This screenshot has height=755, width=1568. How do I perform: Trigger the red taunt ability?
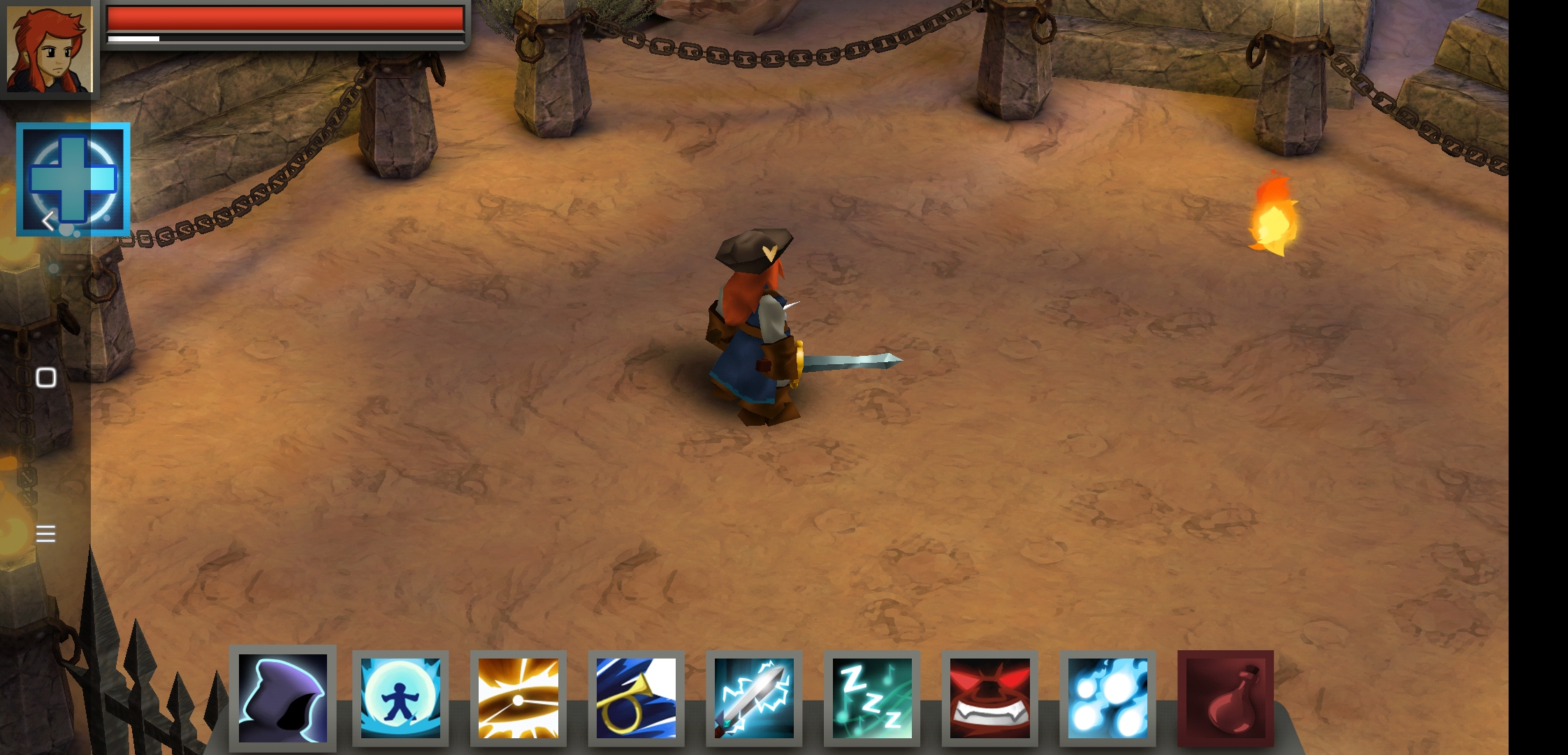[989, 697]
